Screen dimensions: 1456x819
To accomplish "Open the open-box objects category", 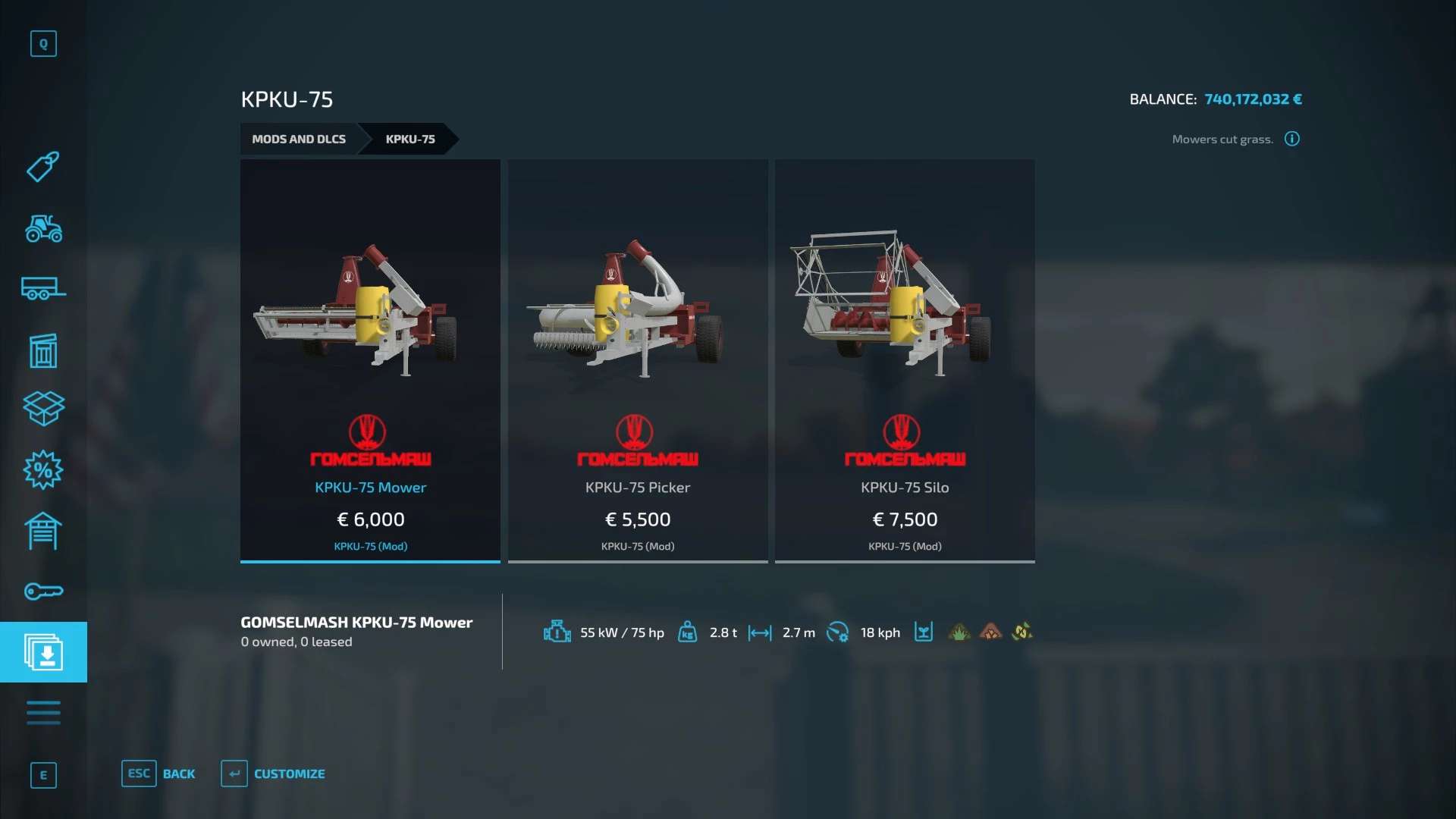I will (43, 409).
